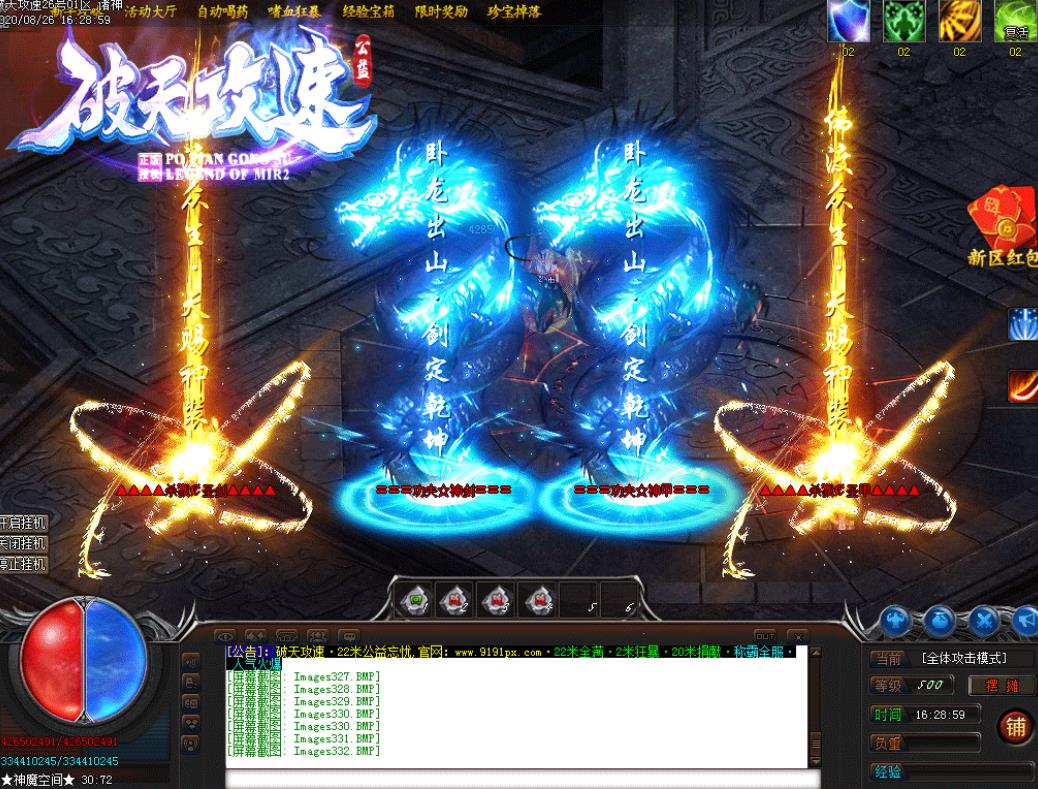The width and height of the screenshot is (1038, 789).
Task: Click the 停止挂机 button
Action: 23,564
